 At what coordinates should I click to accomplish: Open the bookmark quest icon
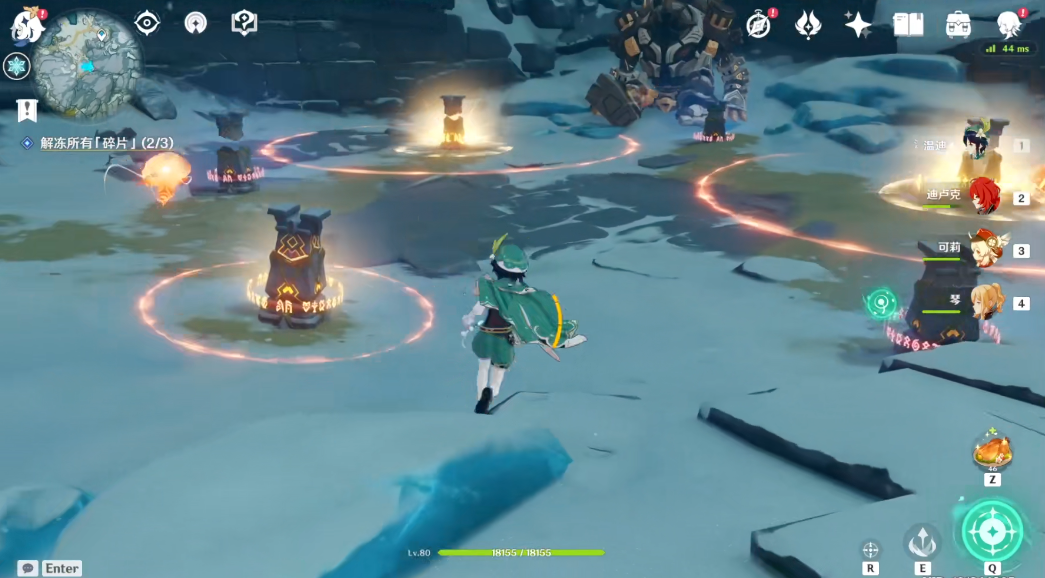point(26,110)
